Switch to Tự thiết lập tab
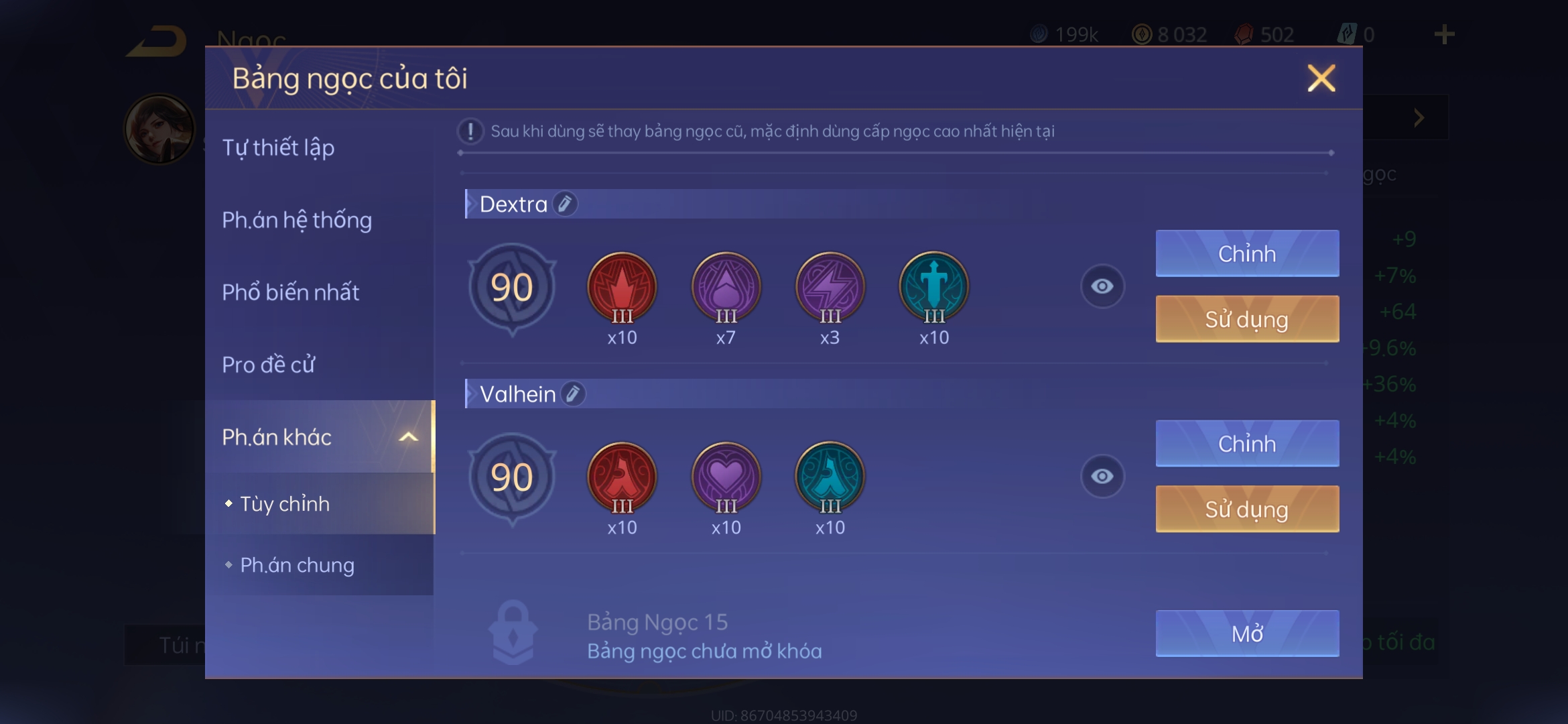Image resolution: width=1568 pixels, height=724 pixels. tap(278, 147)
